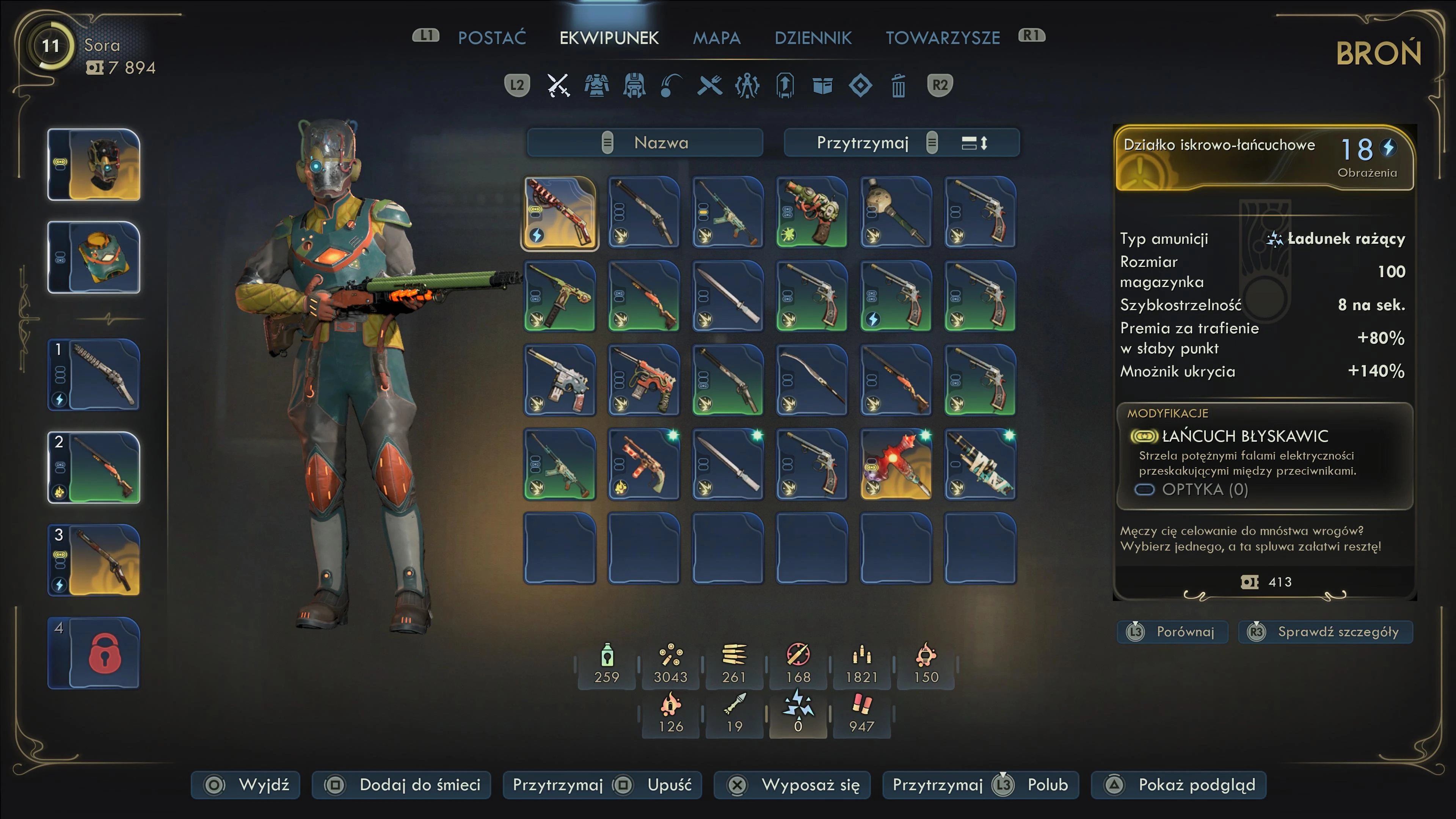Click the Wyposaż się equip button
Image resolution: width=1456 pixels, height=819 pixels.
792,784
